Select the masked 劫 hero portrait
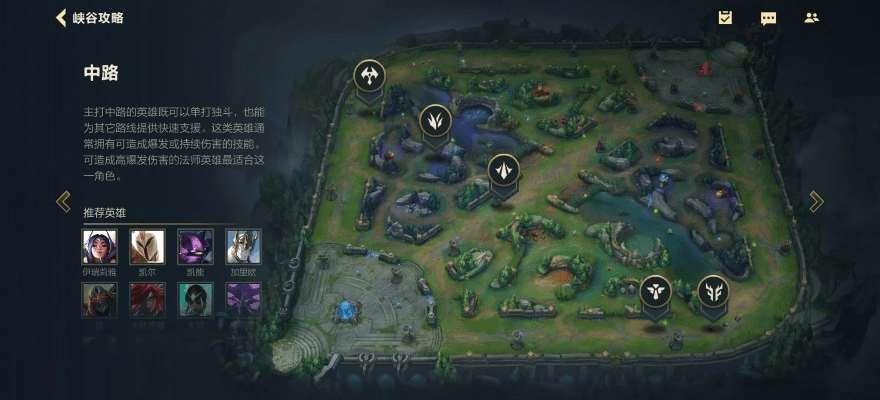Image resolution: width=880 pixels, height=400 pixels. click(x=99, y=299)
